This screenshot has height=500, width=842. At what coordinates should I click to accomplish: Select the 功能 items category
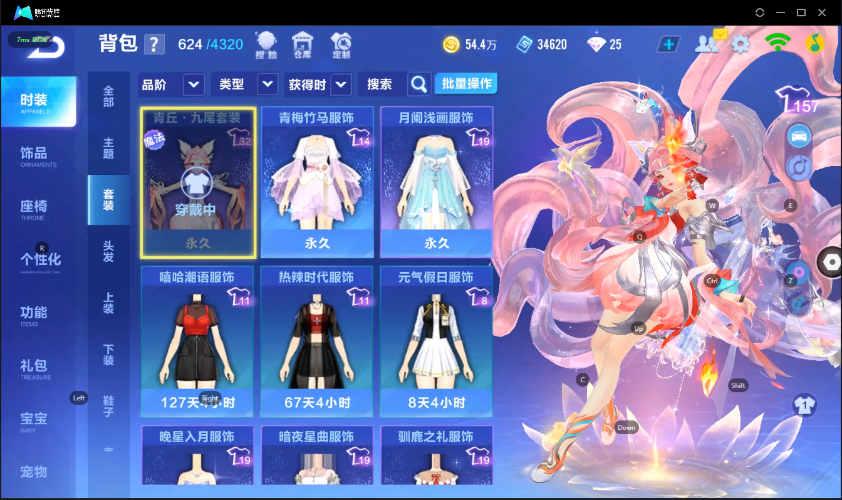(x=34, y=314)
